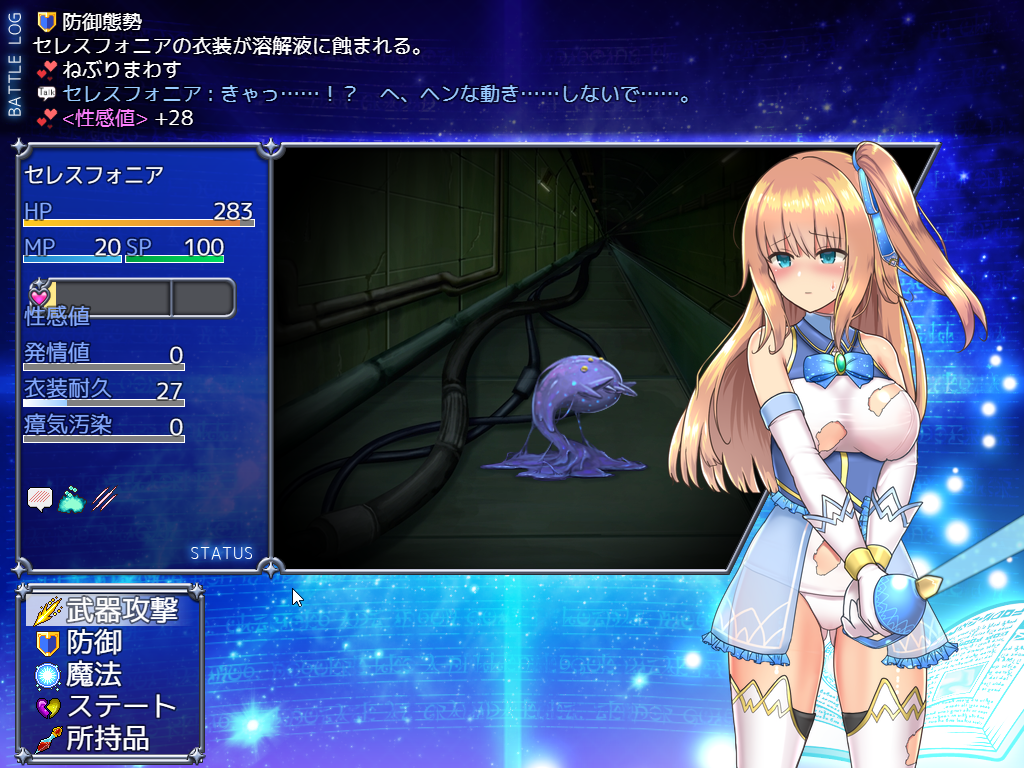This screenshot has width=1024, height=768.
Task: Click the STATUS button on the status panel
Action: click(221, 553)
